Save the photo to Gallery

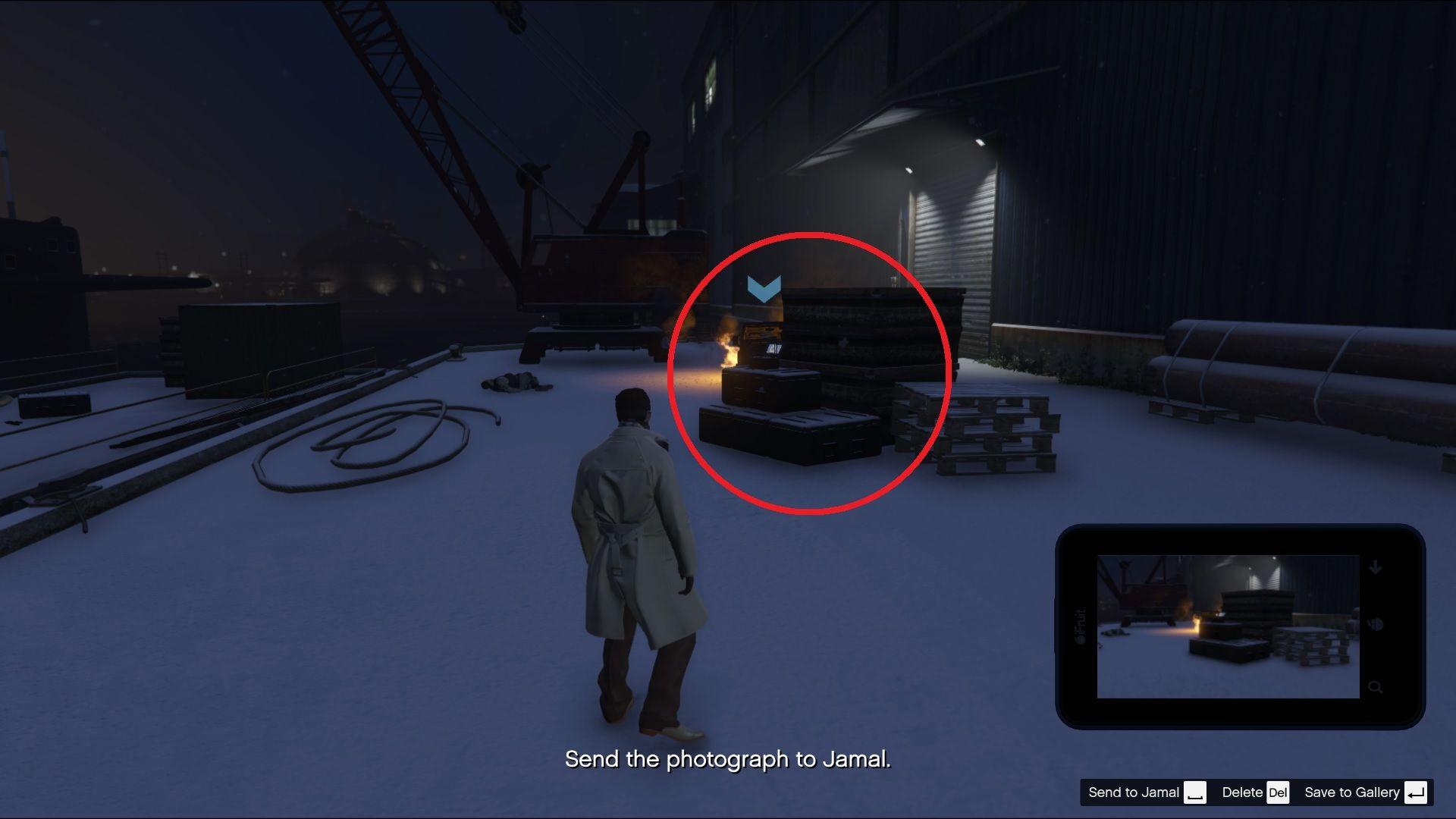(x=1364, y=792)
